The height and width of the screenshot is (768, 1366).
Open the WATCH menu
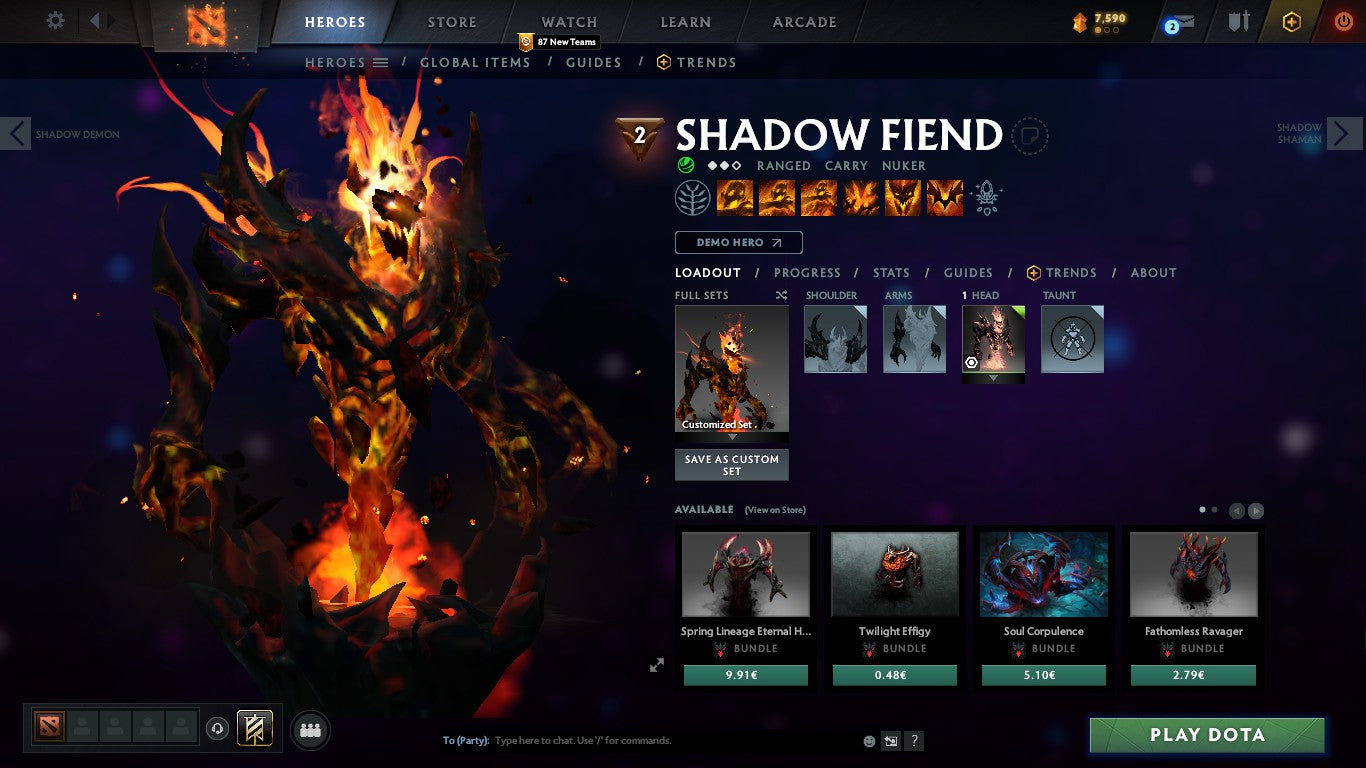(x=567, y=21)
